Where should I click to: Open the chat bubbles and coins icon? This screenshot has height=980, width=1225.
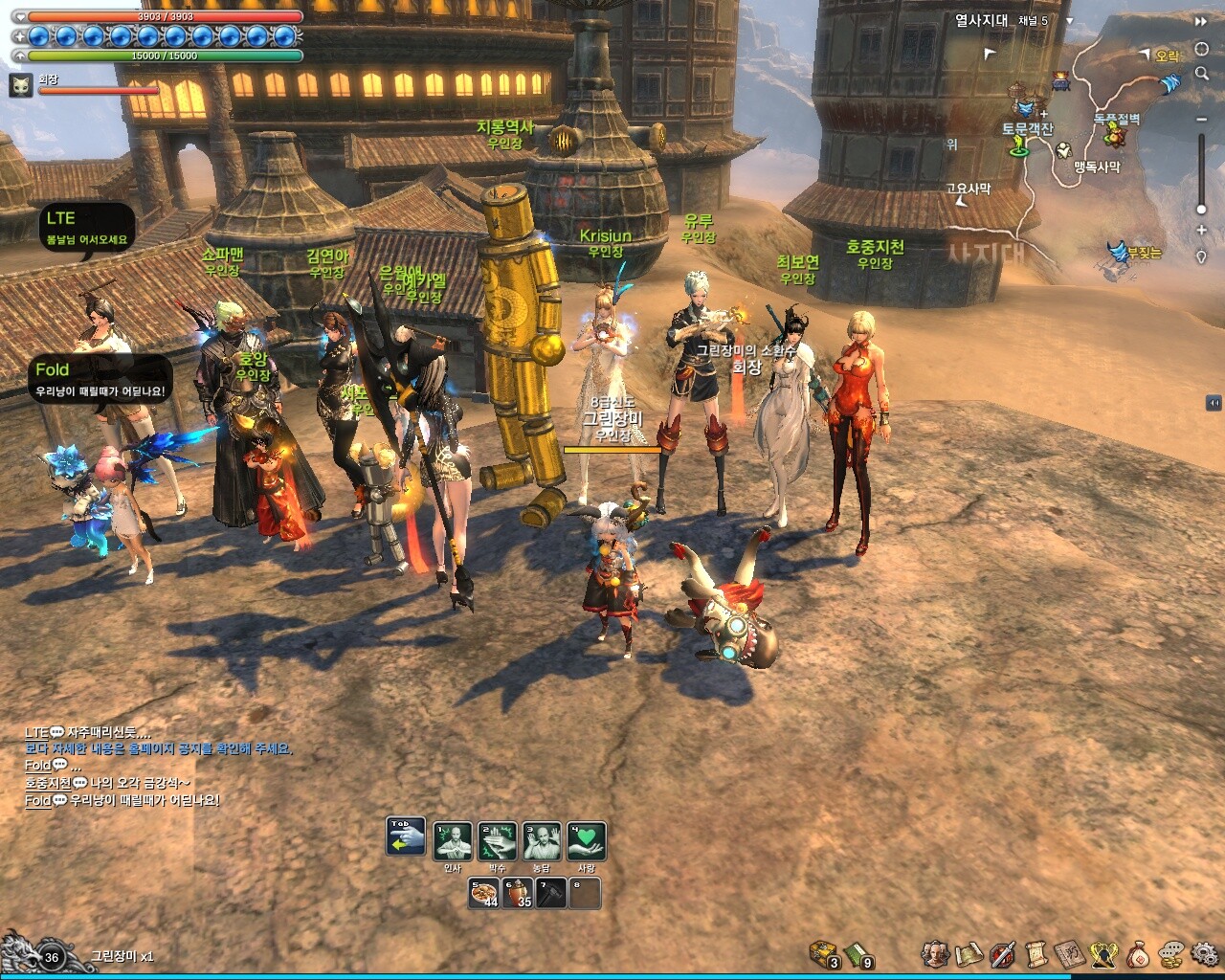[x=1171, y=953]
